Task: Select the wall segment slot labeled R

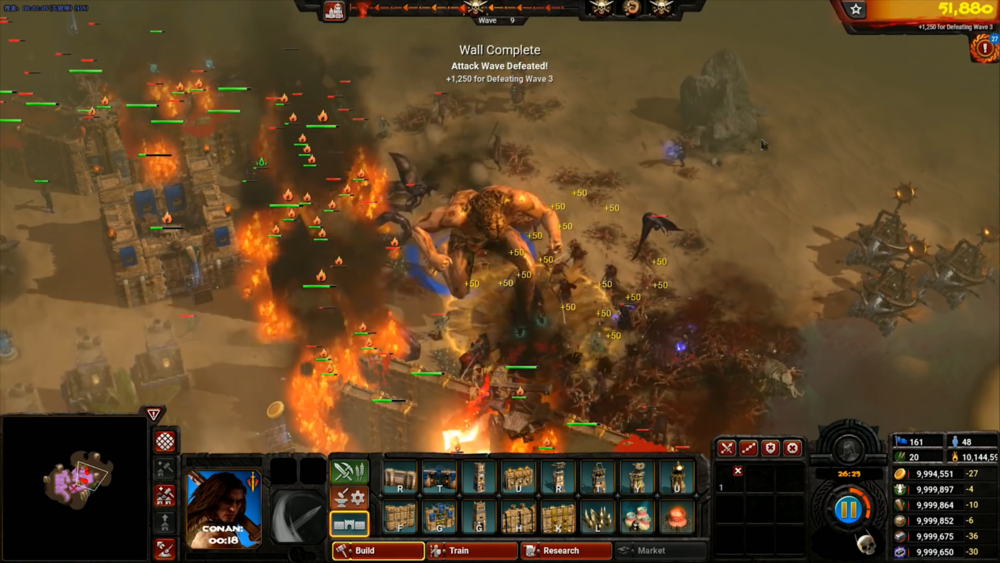Action: point(400,478)
